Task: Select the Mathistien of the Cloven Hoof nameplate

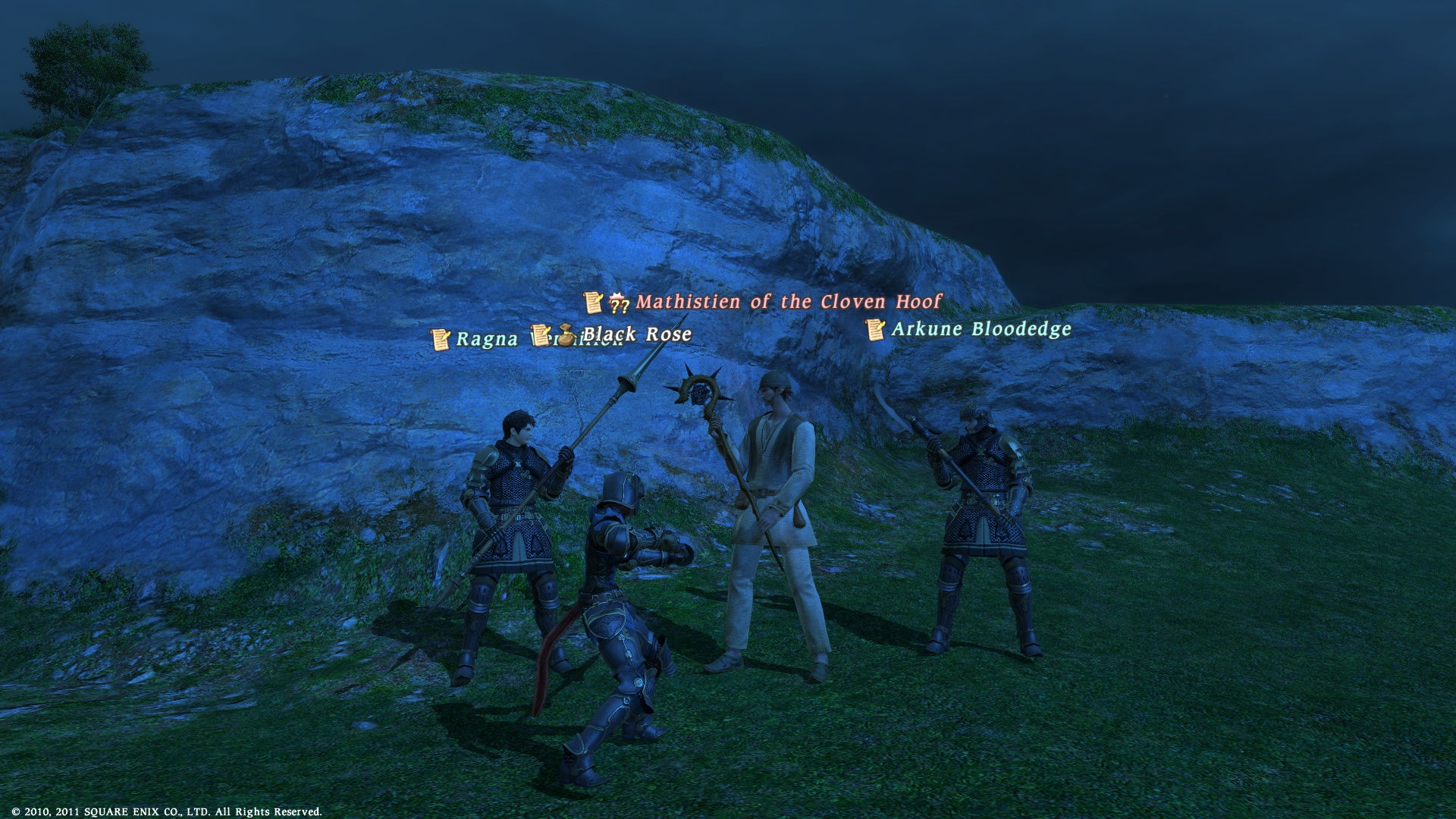Action: click(788, 302)
